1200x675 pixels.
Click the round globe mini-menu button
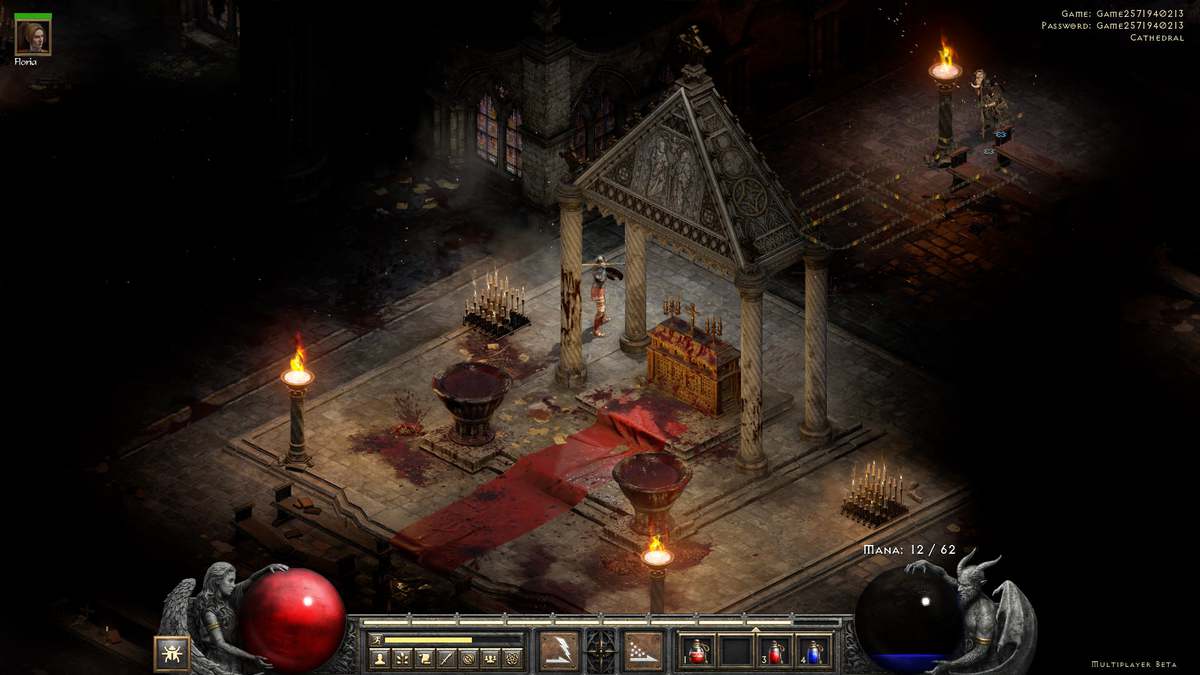click(467, 658)
